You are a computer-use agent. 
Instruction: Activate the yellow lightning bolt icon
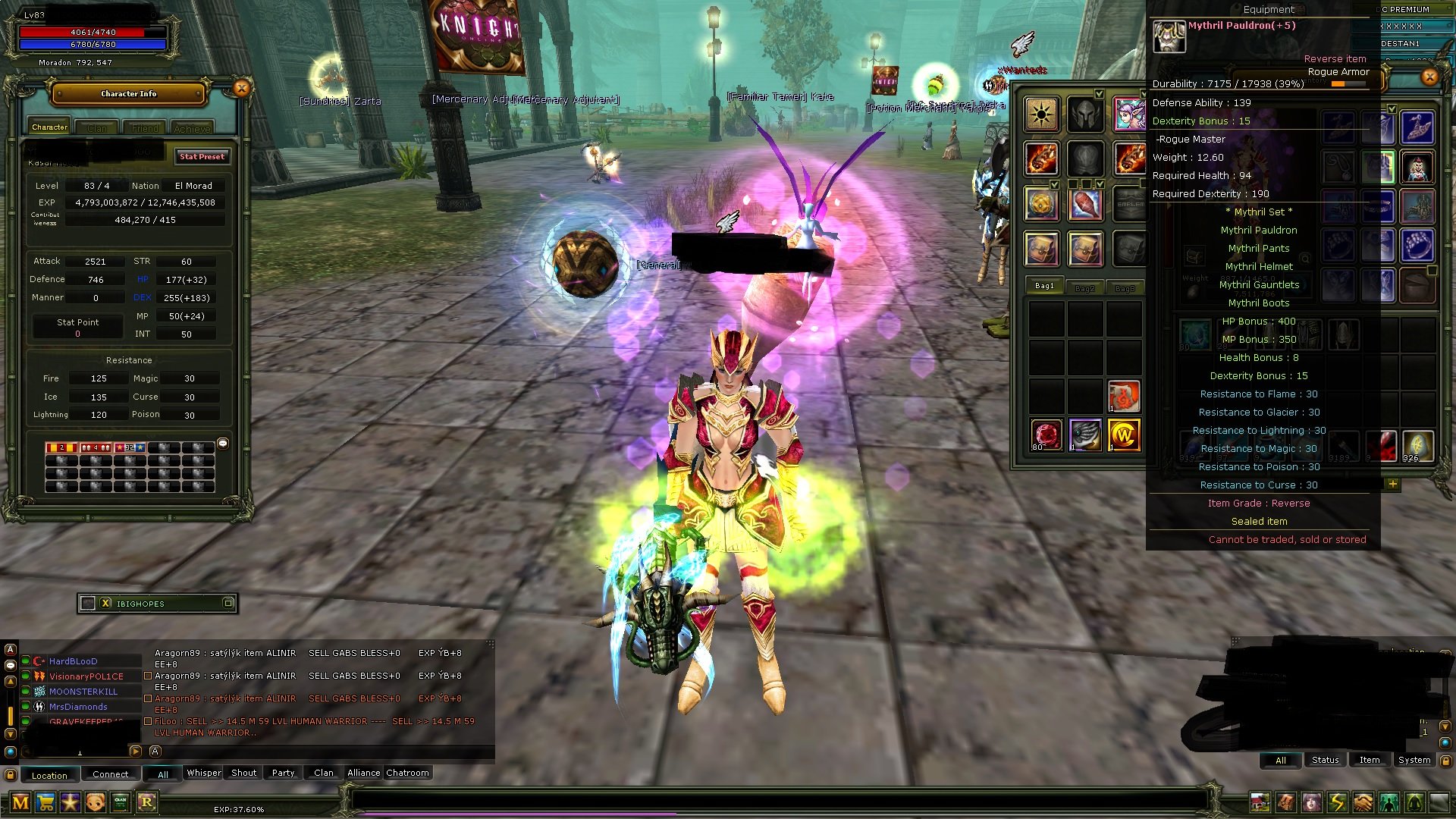click(1337, 802)
